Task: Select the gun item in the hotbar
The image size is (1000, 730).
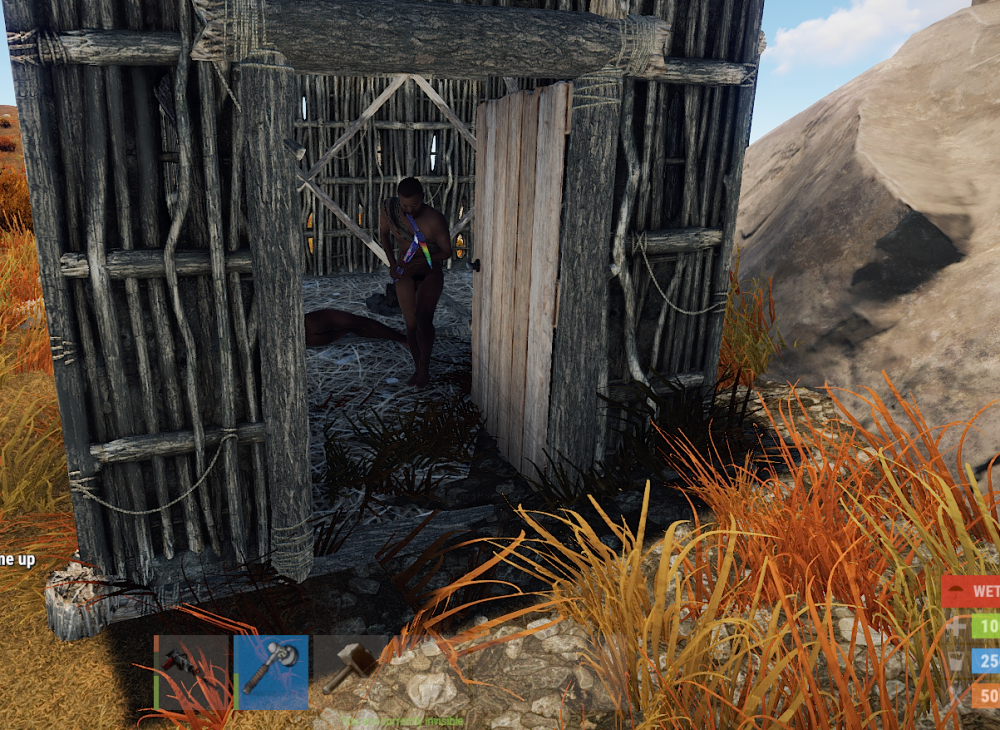Action: (x=192, y=672)
